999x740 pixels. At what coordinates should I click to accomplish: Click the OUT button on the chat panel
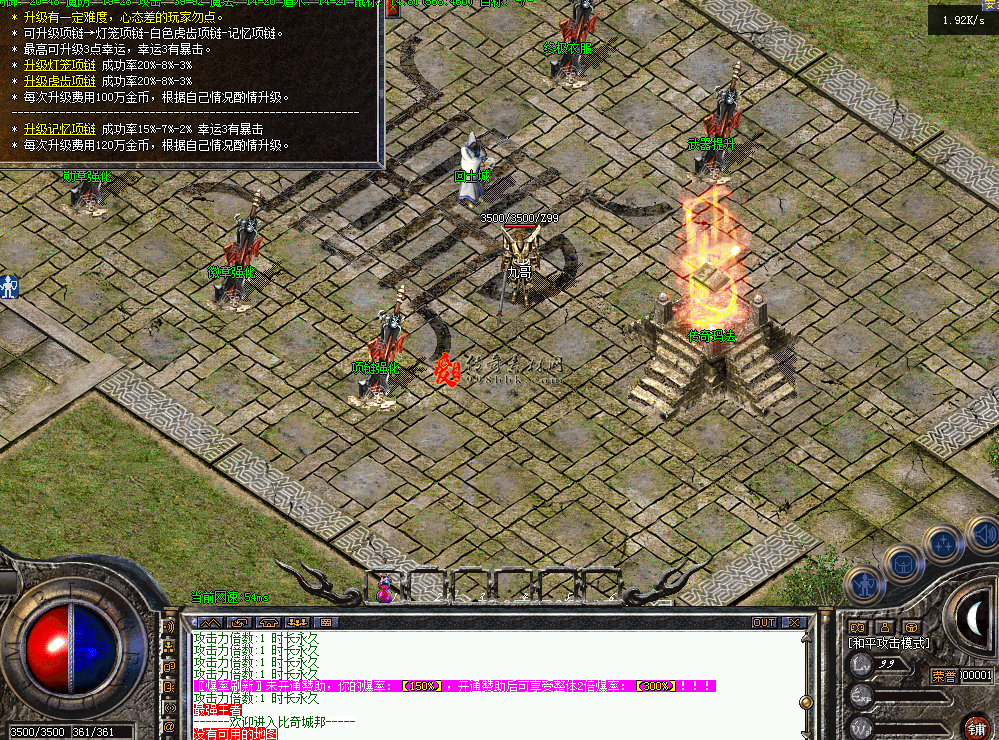[764, 622]
